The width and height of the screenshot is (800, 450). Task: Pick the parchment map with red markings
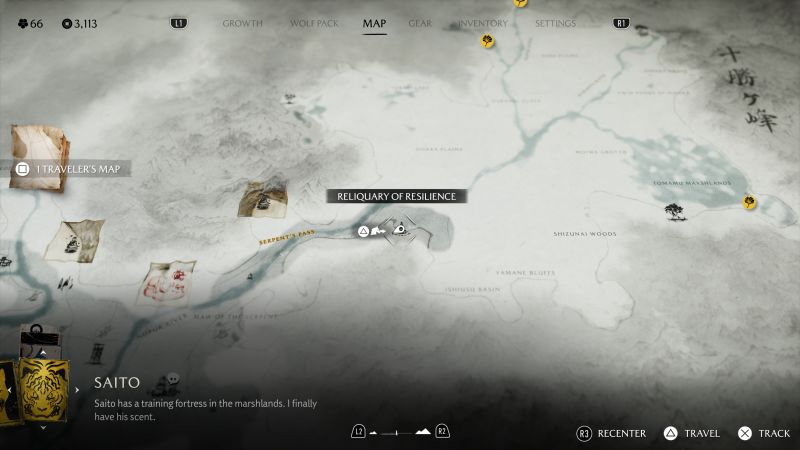click(165, 281)
